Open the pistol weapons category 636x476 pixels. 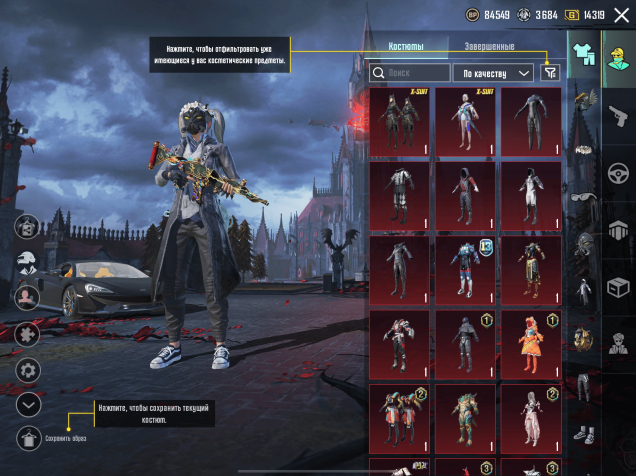(617, 110)
